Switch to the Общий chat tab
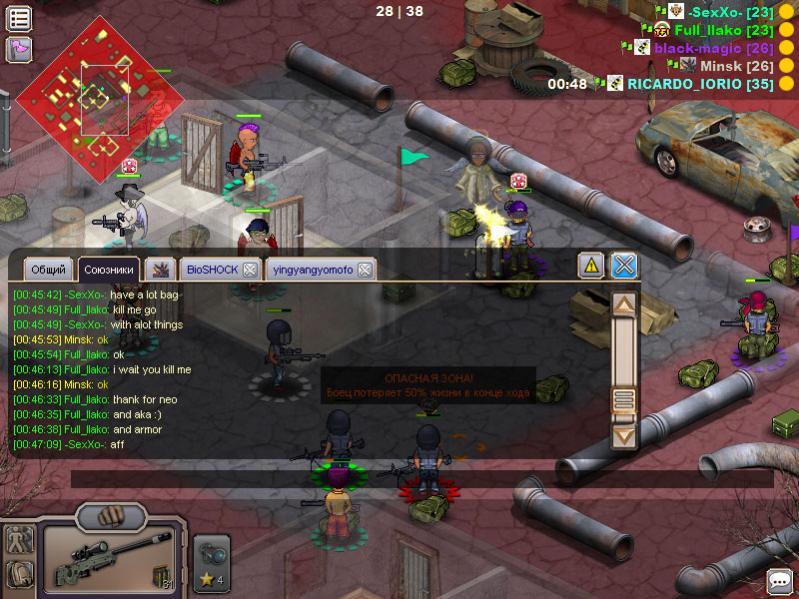 pos(48,270)
